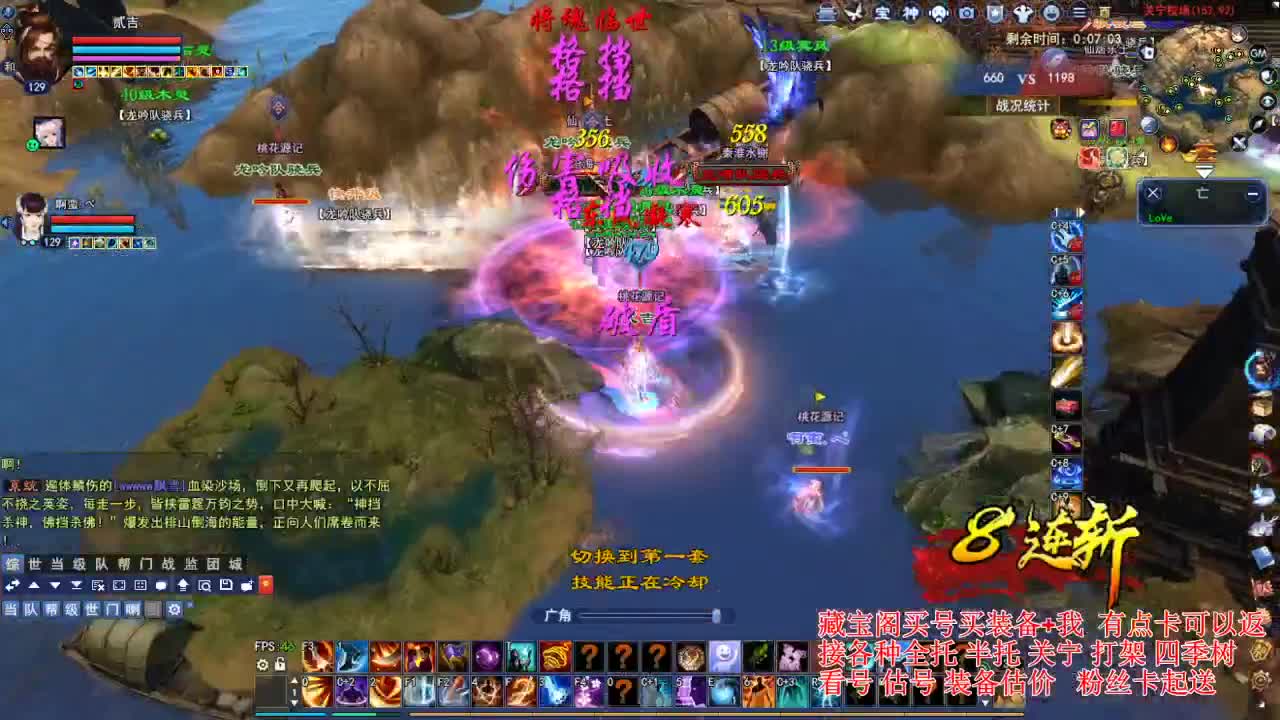
Task: Select the 综 comprehensive chat channel tab
Action: [11, 563]
